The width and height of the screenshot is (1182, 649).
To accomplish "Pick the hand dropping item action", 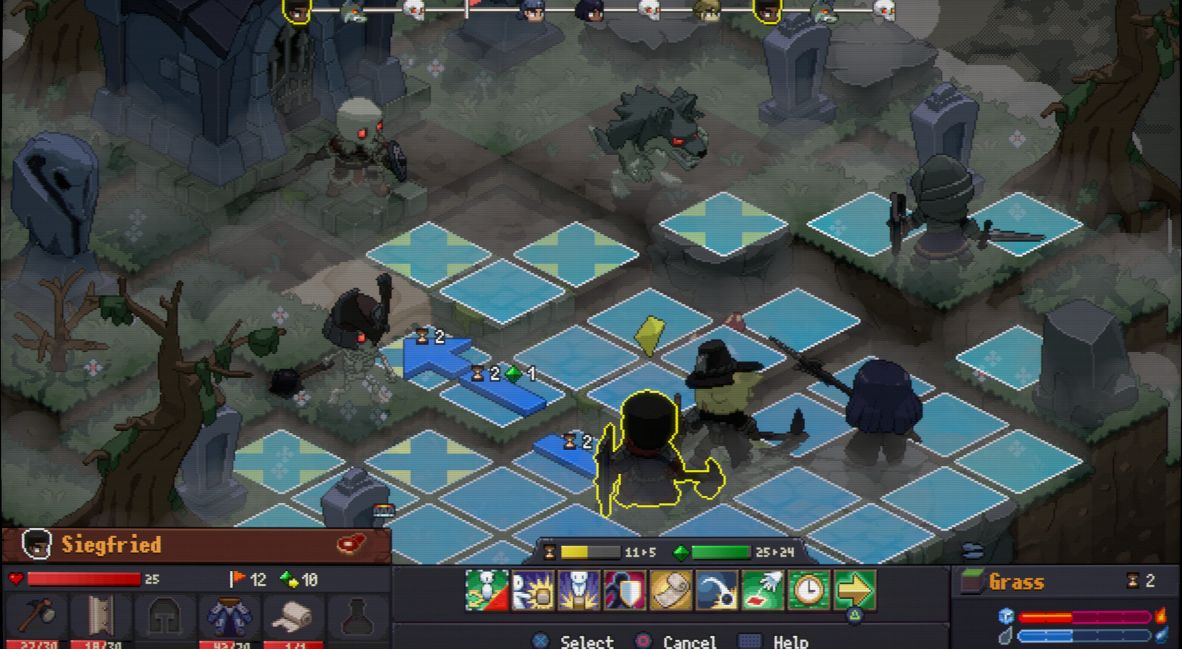I will pos(763,590).
